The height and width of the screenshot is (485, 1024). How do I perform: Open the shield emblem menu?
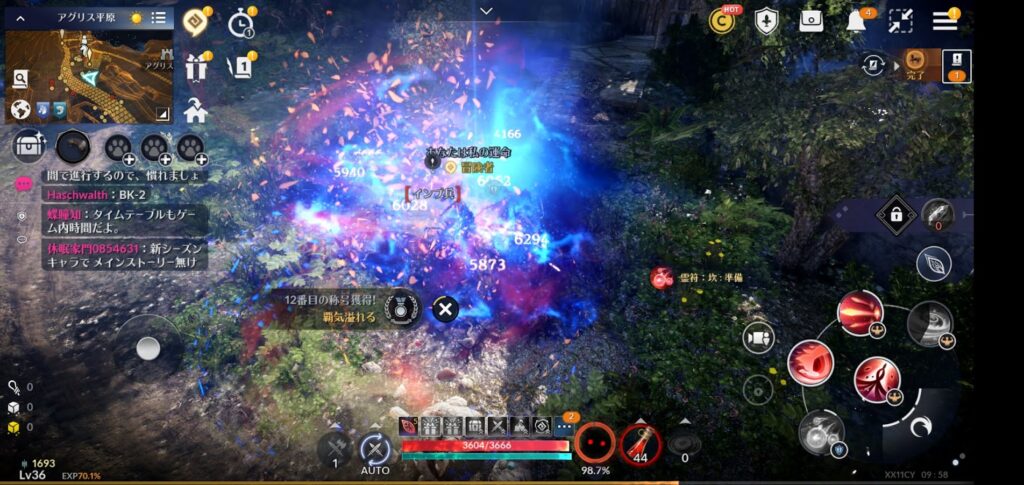coord(766,21)
